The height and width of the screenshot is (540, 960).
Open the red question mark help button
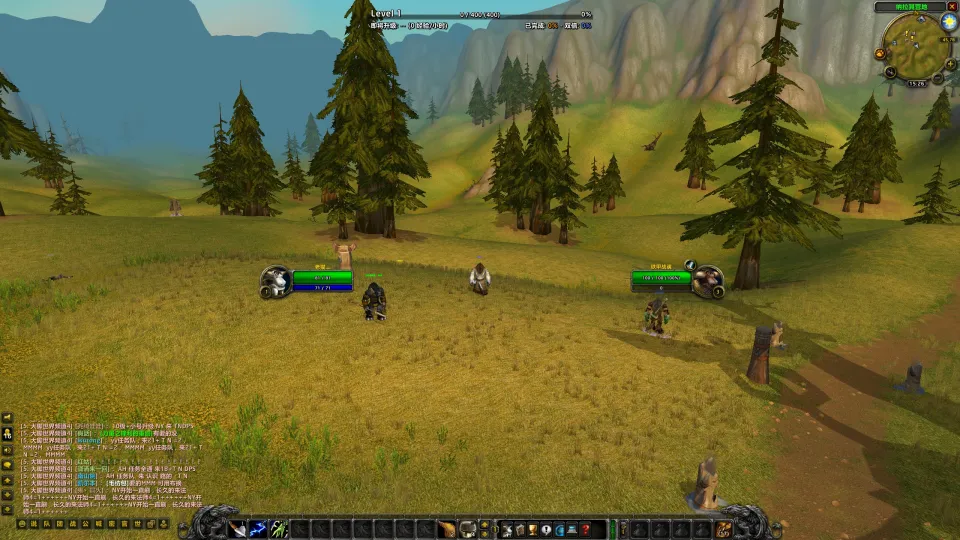click(x=586, y=529)
